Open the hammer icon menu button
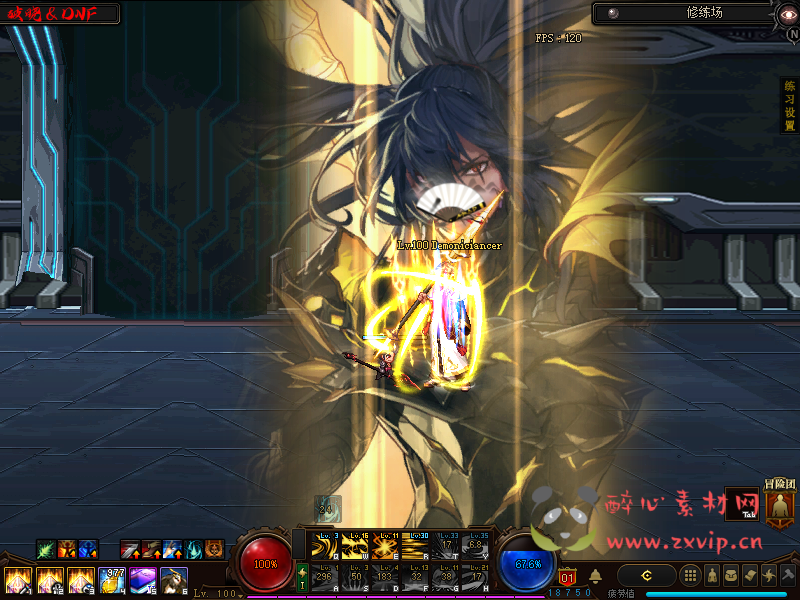Viewport: 800px width, 600px height. tap(788, 575)
